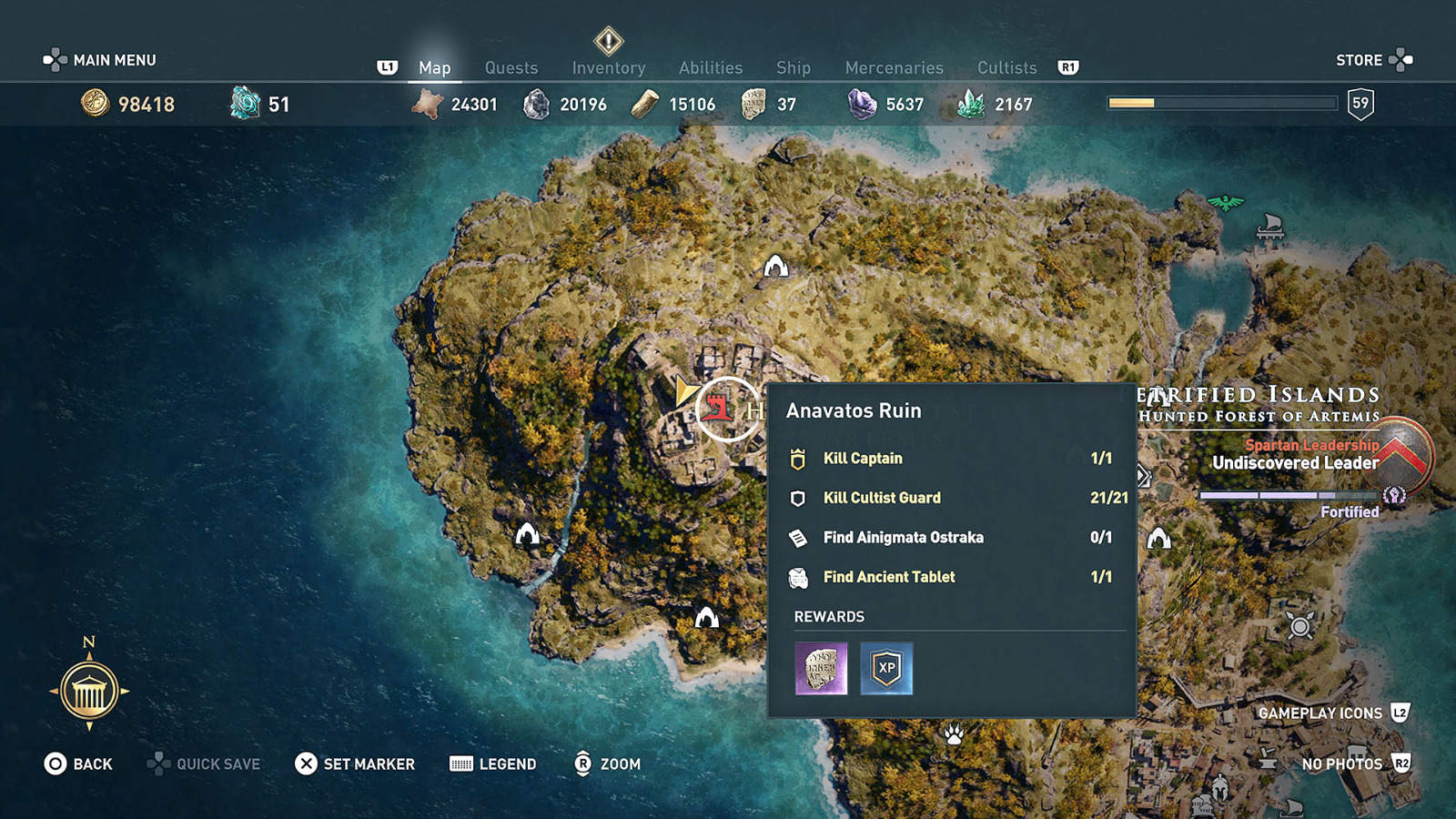Select the ship marker near the northeast bay
The image size is (1456, 819).
coord(1269,226)
